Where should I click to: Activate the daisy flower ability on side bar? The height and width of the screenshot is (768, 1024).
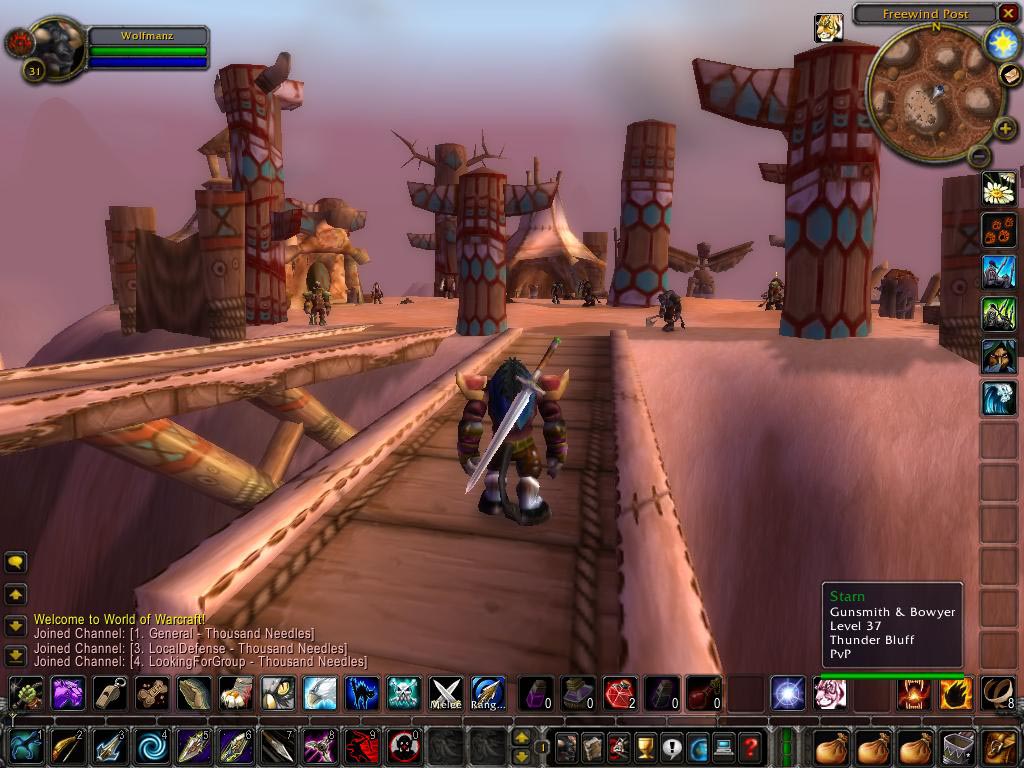999,188
